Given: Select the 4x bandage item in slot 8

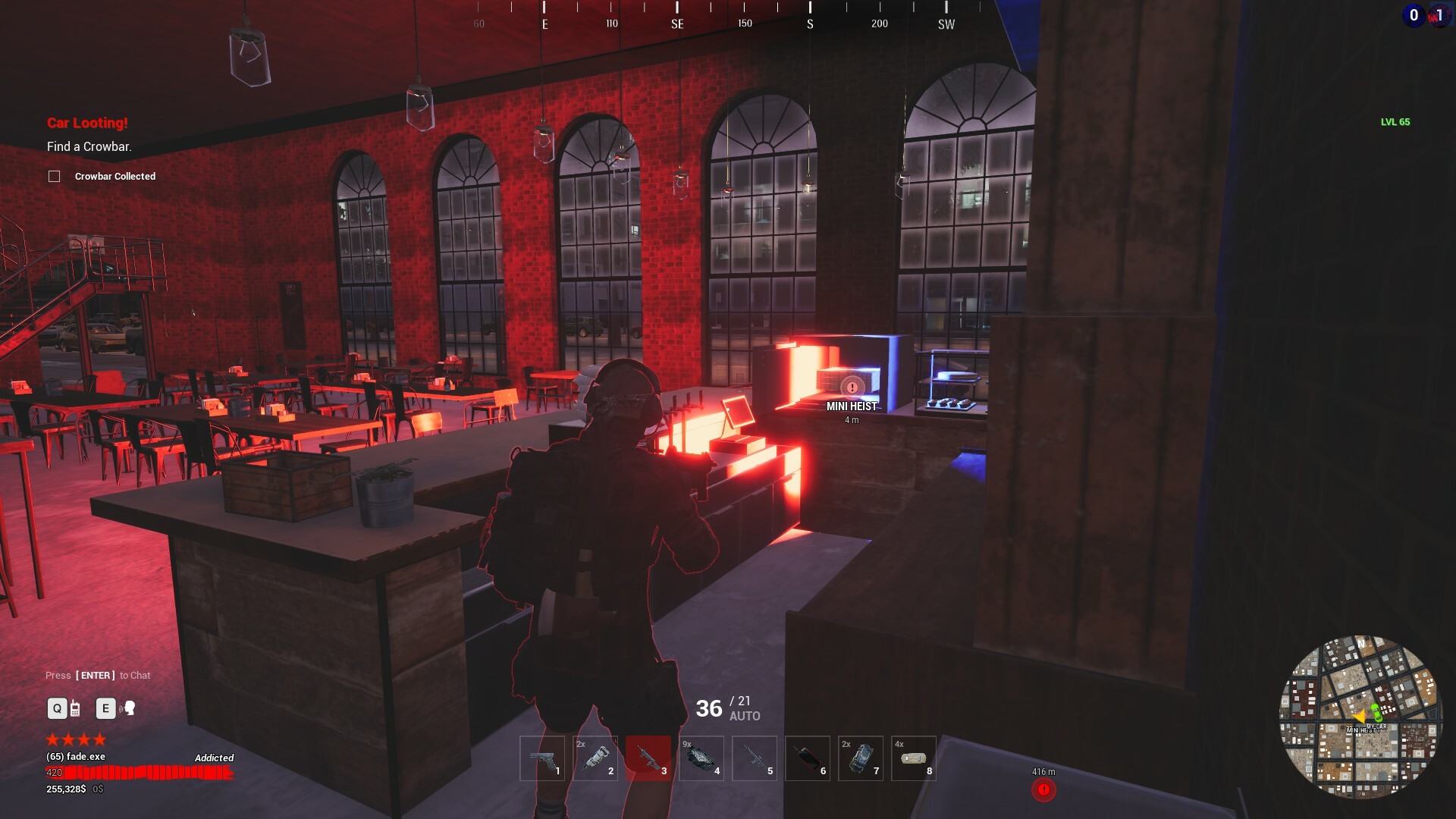Looking at the screenshot, I should click(914, 758).
